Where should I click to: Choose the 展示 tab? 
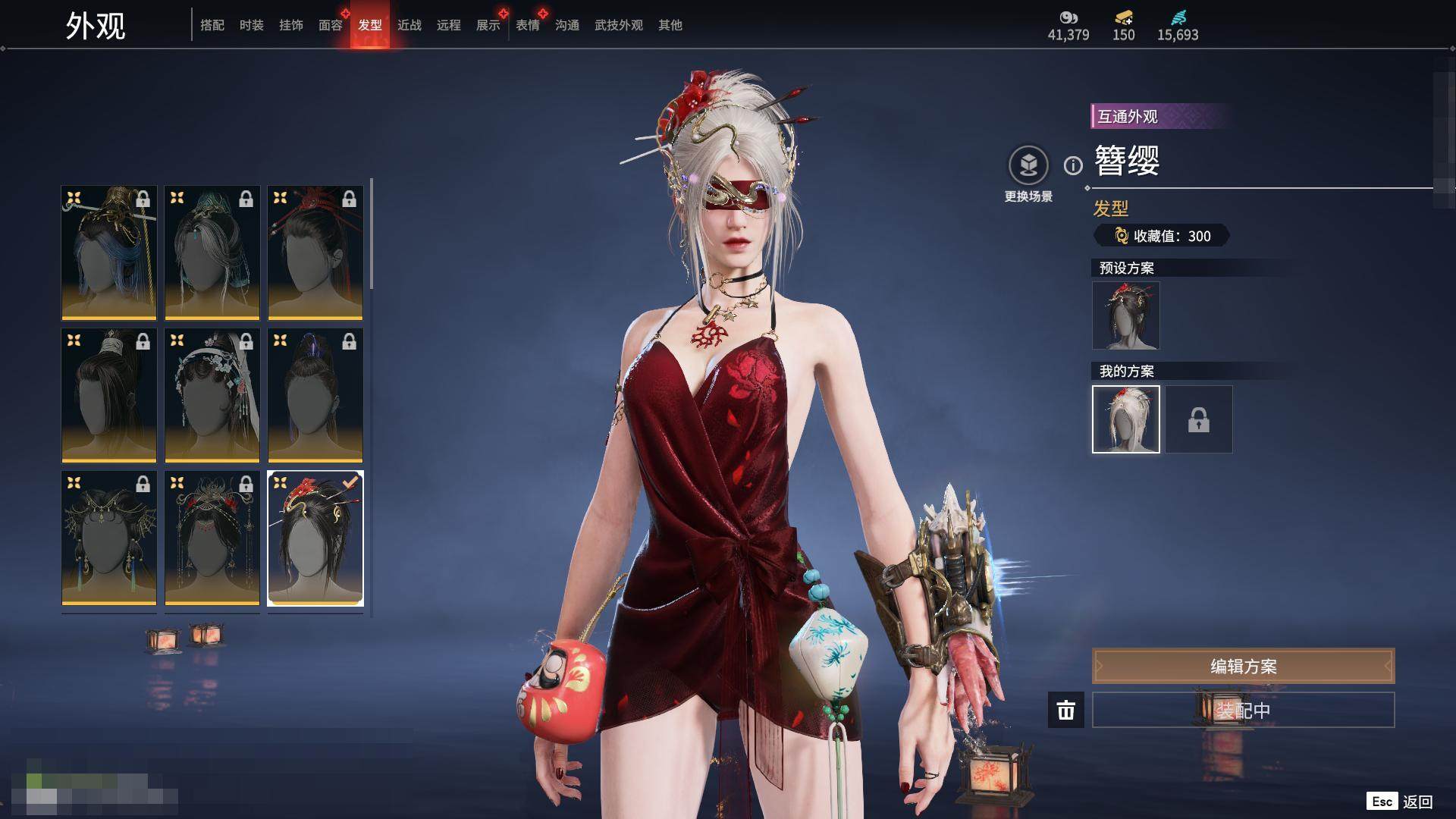pos(488,25)
